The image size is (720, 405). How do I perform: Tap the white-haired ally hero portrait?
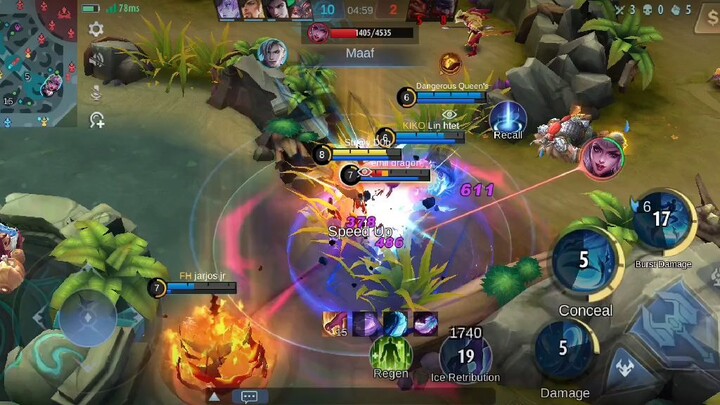click(x=269, y=52)
